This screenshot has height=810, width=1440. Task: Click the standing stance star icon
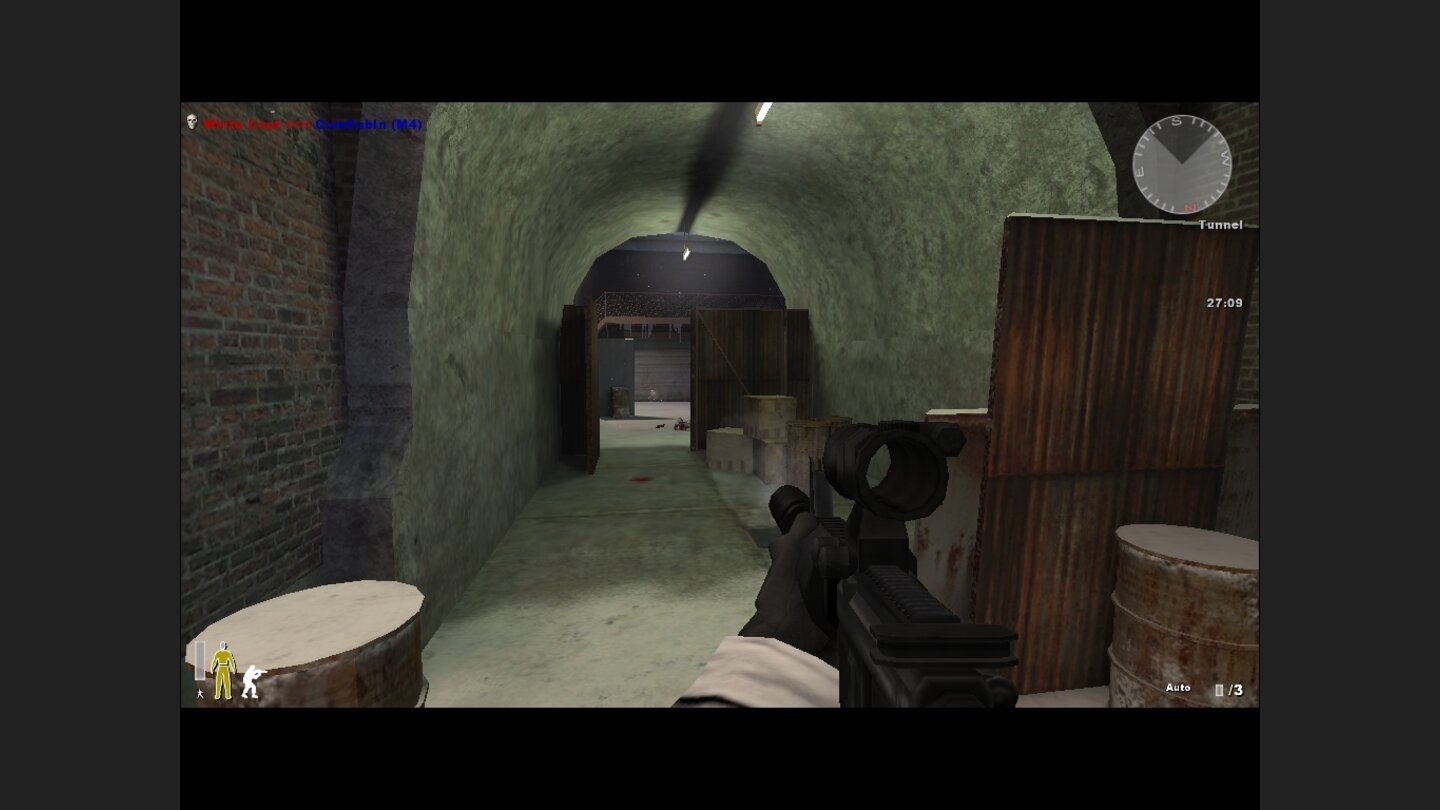[x=201, y=694]
